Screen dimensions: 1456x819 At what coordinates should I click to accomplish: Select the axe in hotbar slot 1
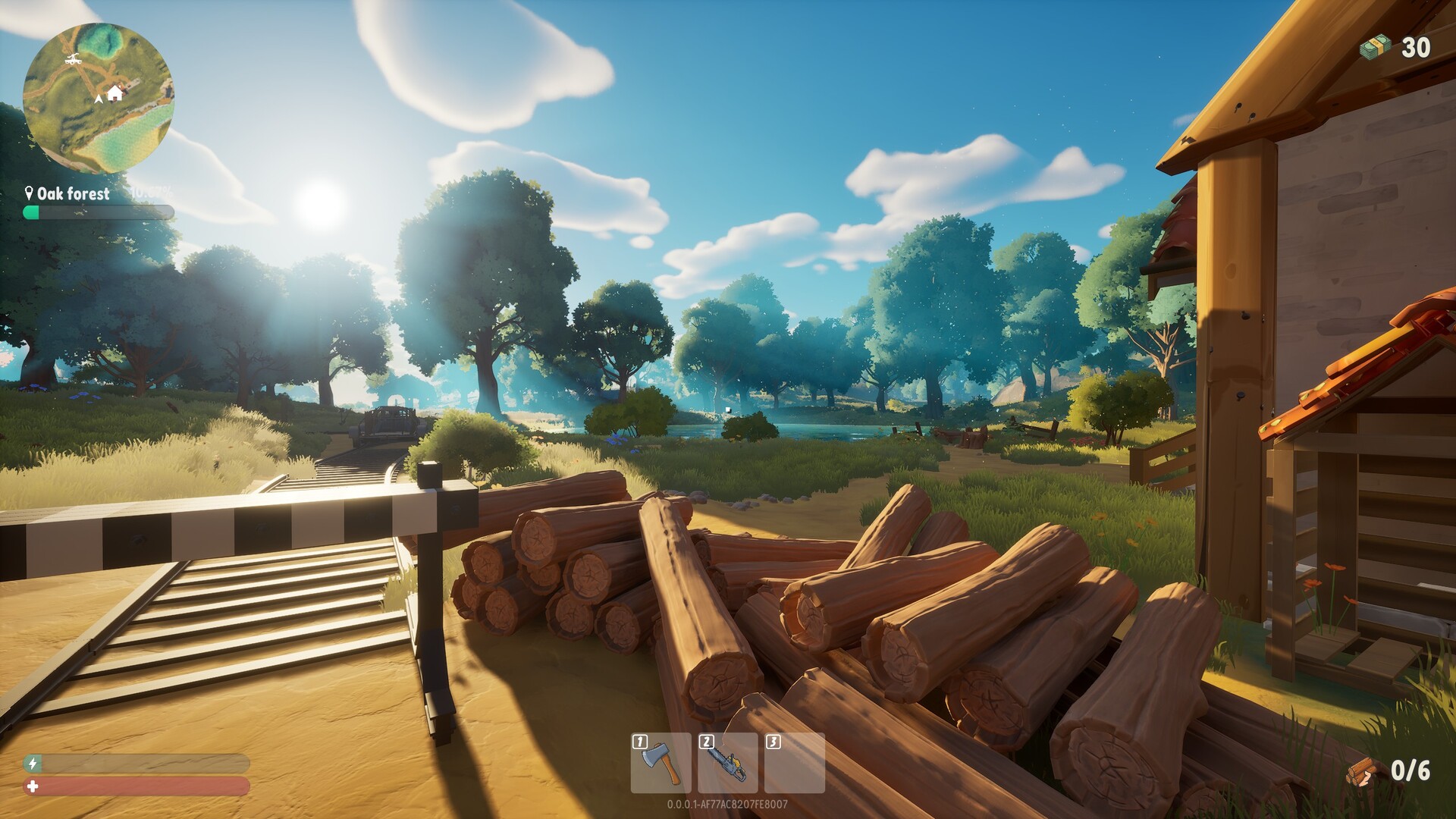661,763
